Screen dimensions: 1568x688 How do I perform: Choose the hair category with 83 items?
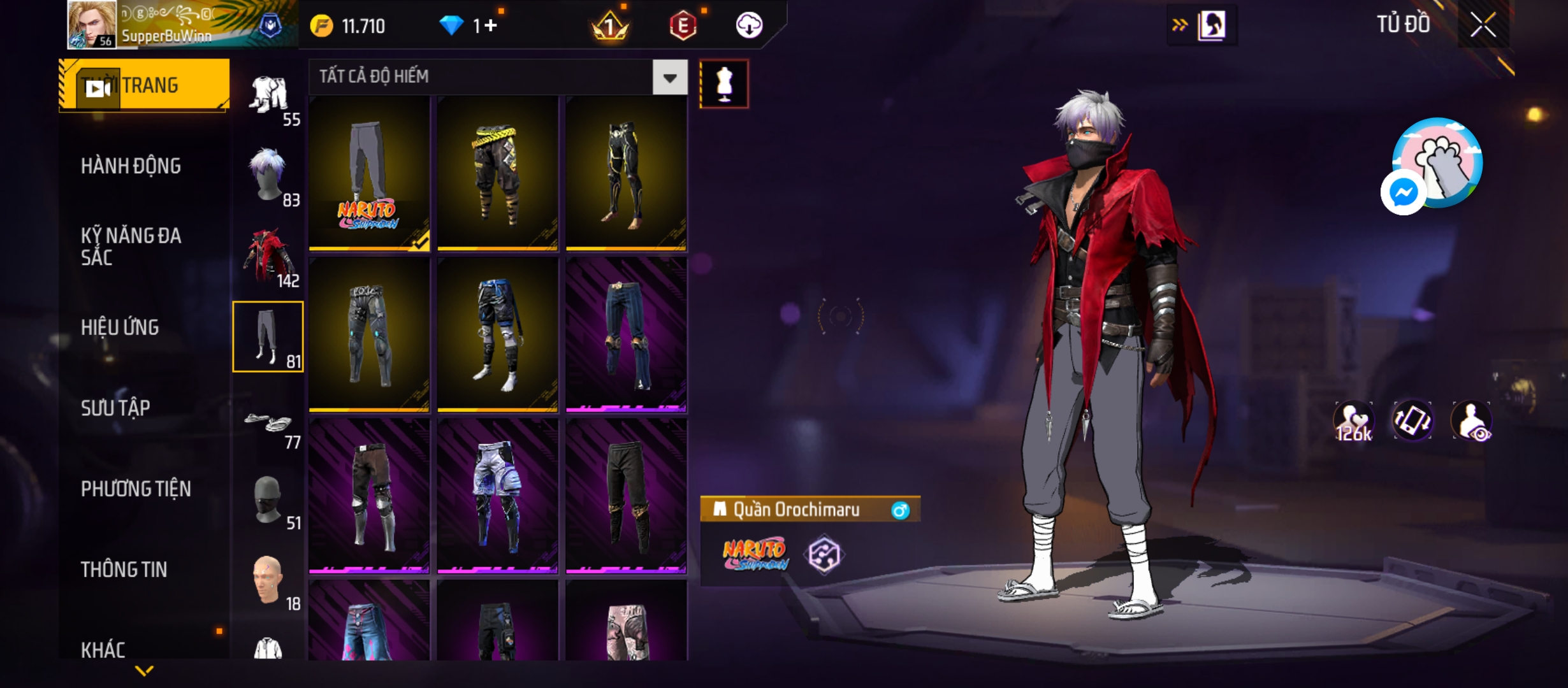point(268,176)
